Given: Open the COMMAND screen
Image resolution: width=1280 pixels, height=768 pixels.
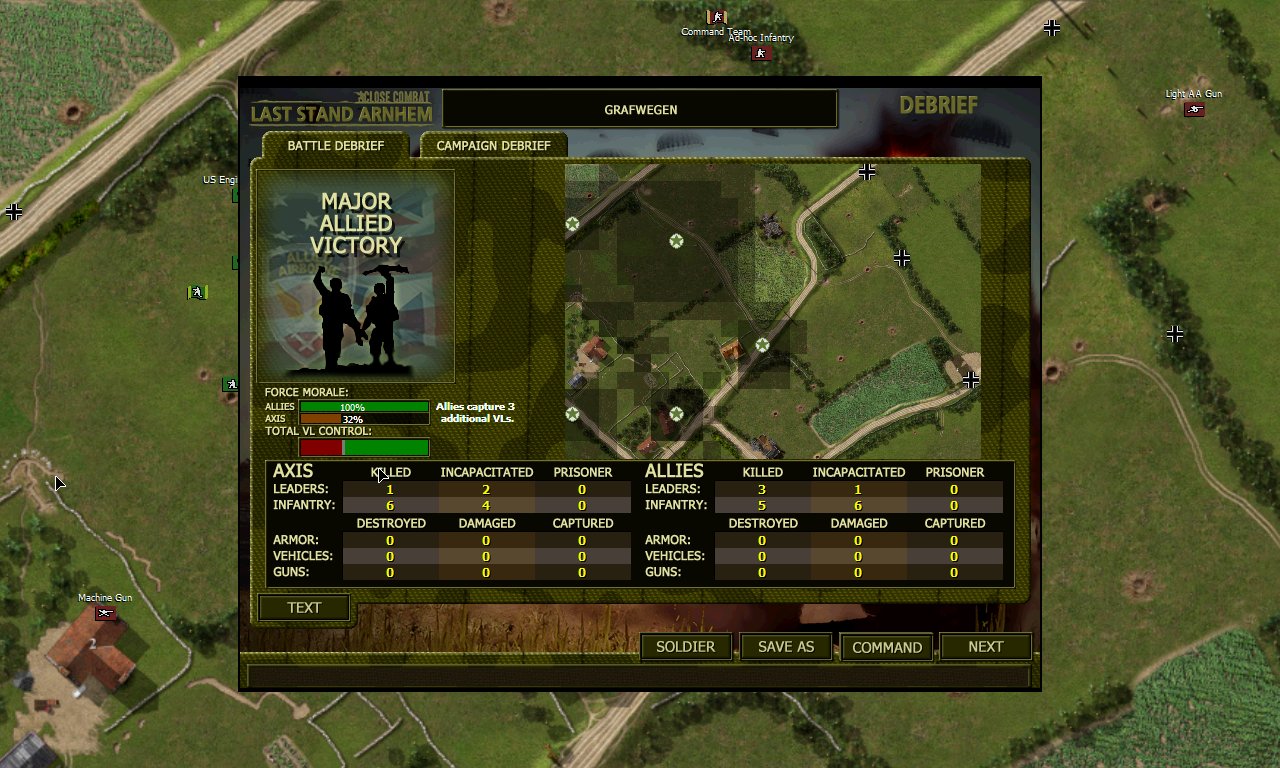Looking at the screenshot, I should click(x=886, y=646).
